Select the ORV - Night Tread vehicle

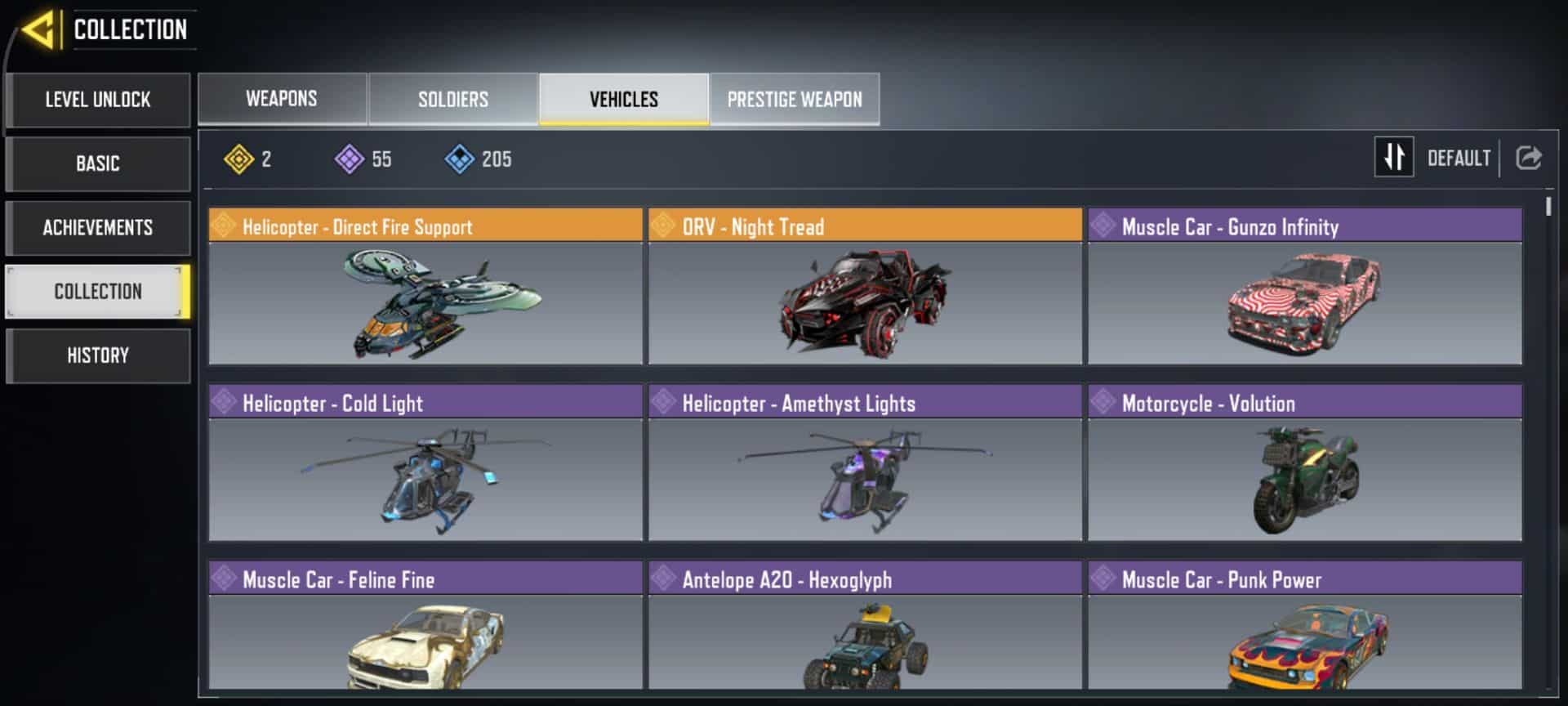point(865,286)
